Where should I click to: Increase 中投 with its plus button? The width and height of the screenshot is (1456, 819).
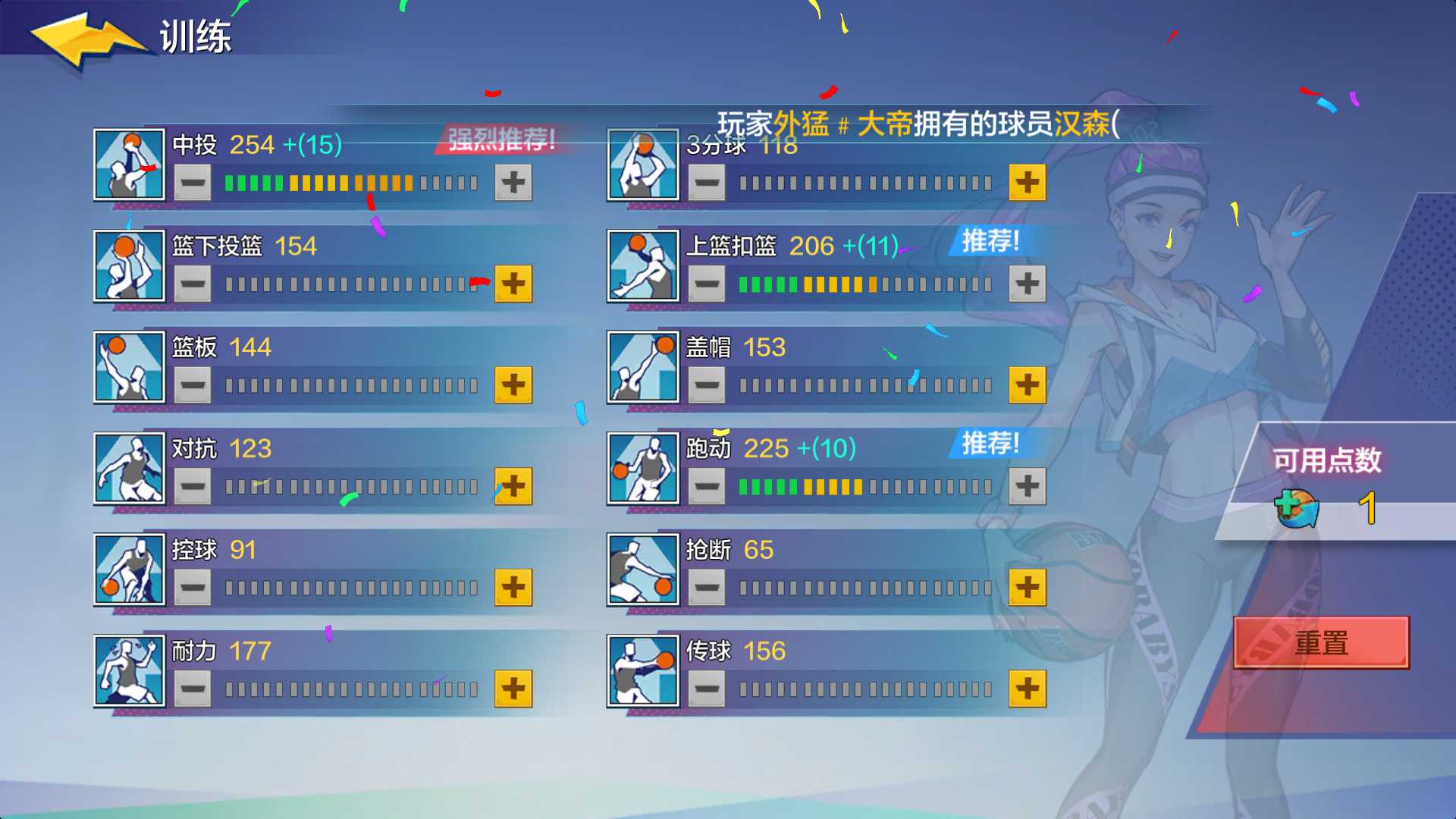tap(513, 182)
